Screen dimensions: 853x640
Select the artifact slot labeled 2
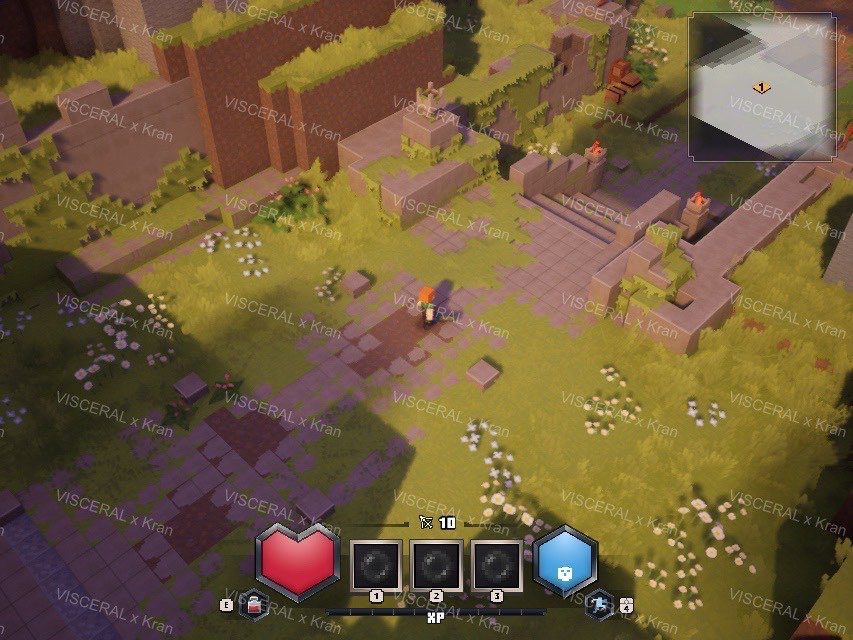click(x=437, y=565)
